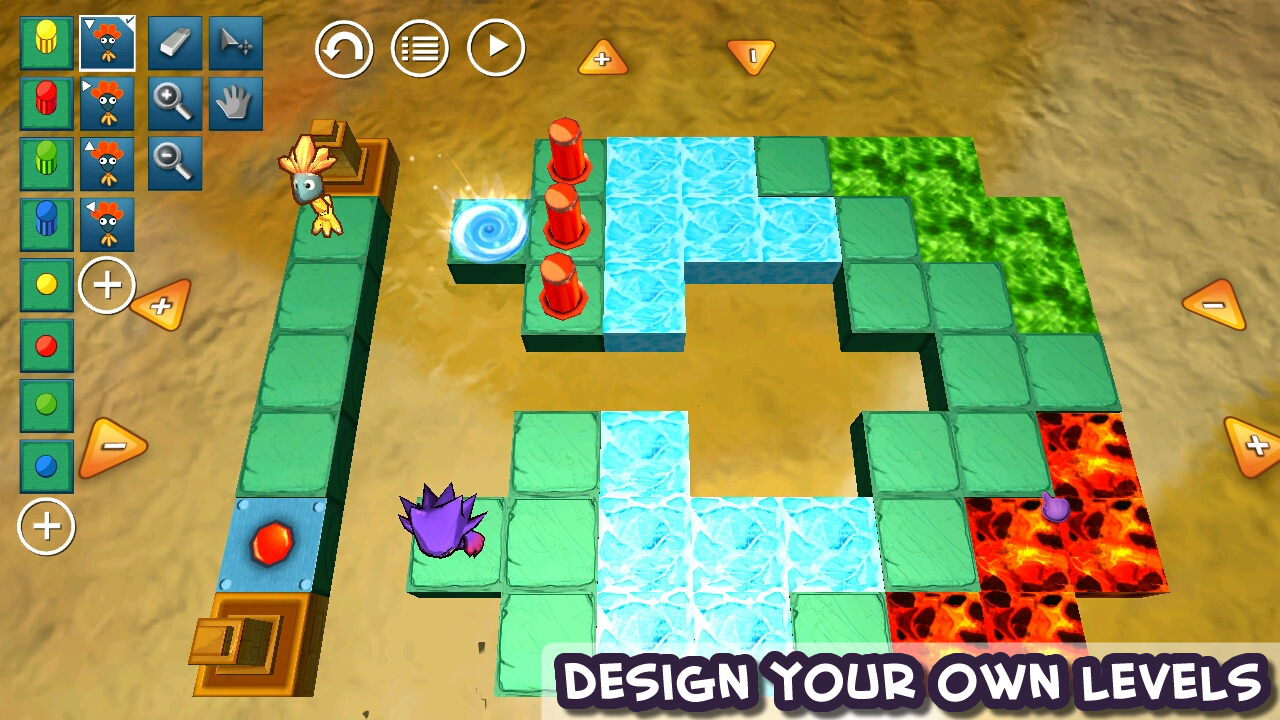Select the upward-facing chicken tile
1280x720 pixels.
107,164
